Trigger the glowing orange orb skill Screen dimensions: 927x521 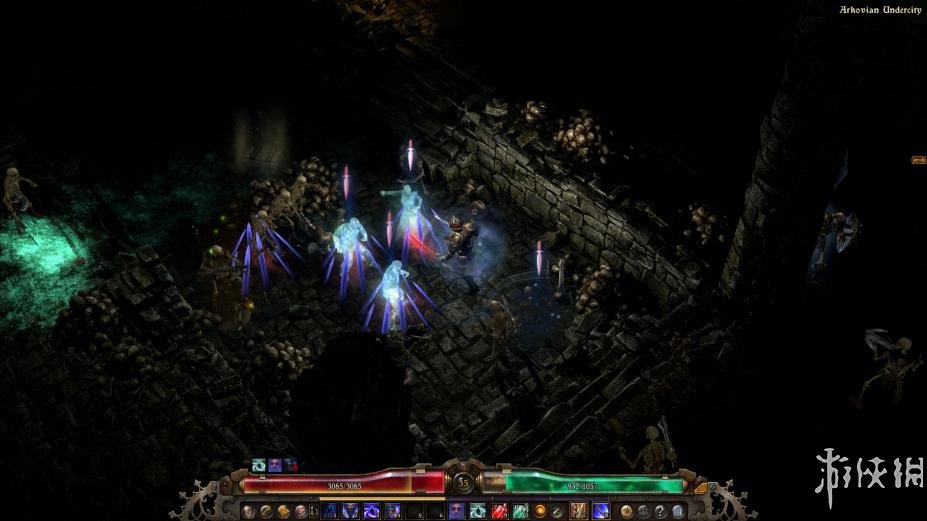click(x=540, y=510)
